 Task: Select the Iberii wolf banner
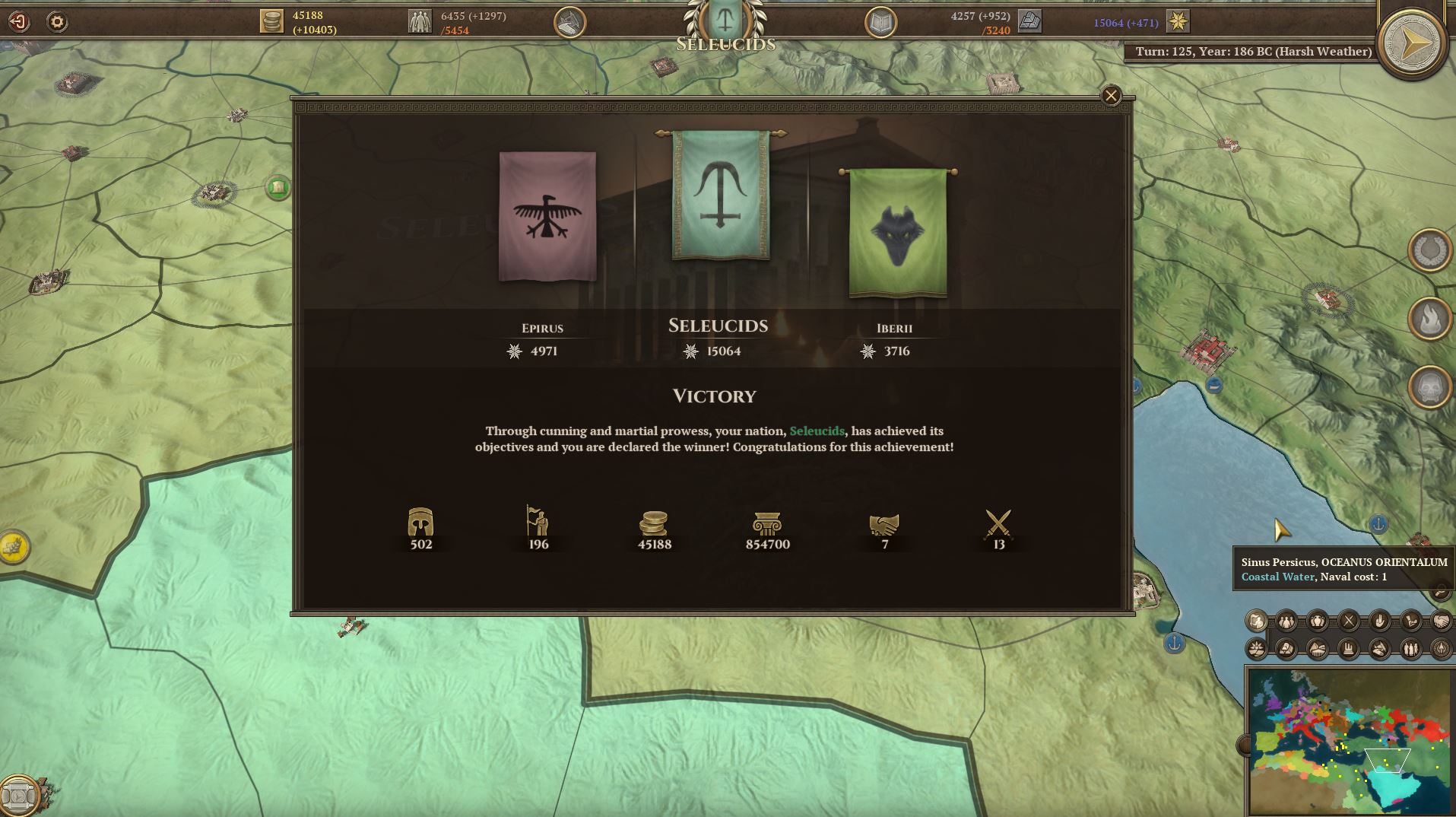897,233
